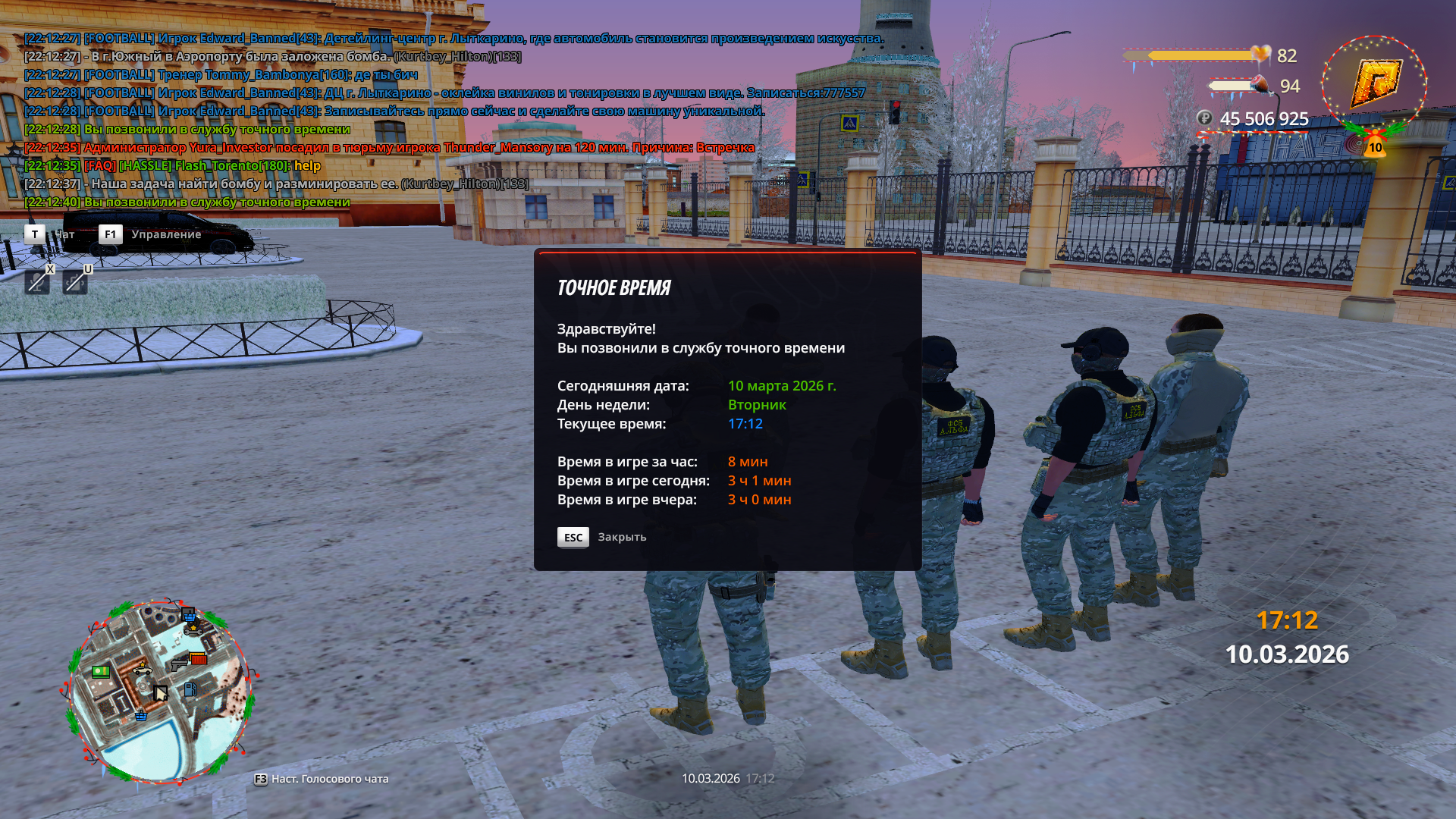Open the golden bell notification icon
Screen dimensions: 1456x819
pyautogui.click(x=1375, y=144)
